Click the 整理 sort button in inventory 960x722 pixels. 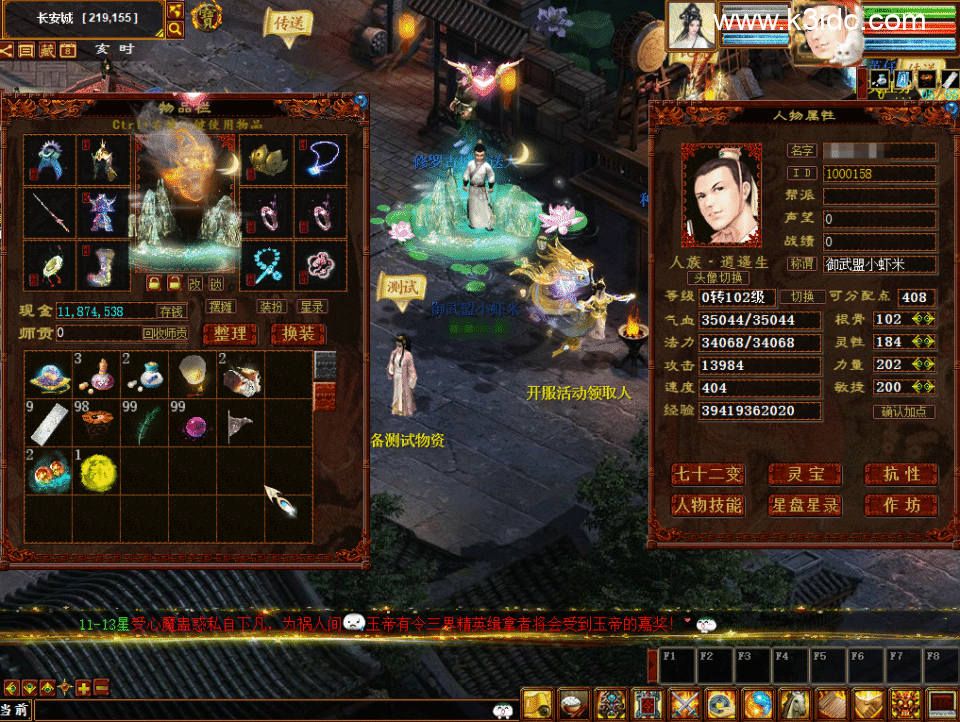[x=230, y=334]
